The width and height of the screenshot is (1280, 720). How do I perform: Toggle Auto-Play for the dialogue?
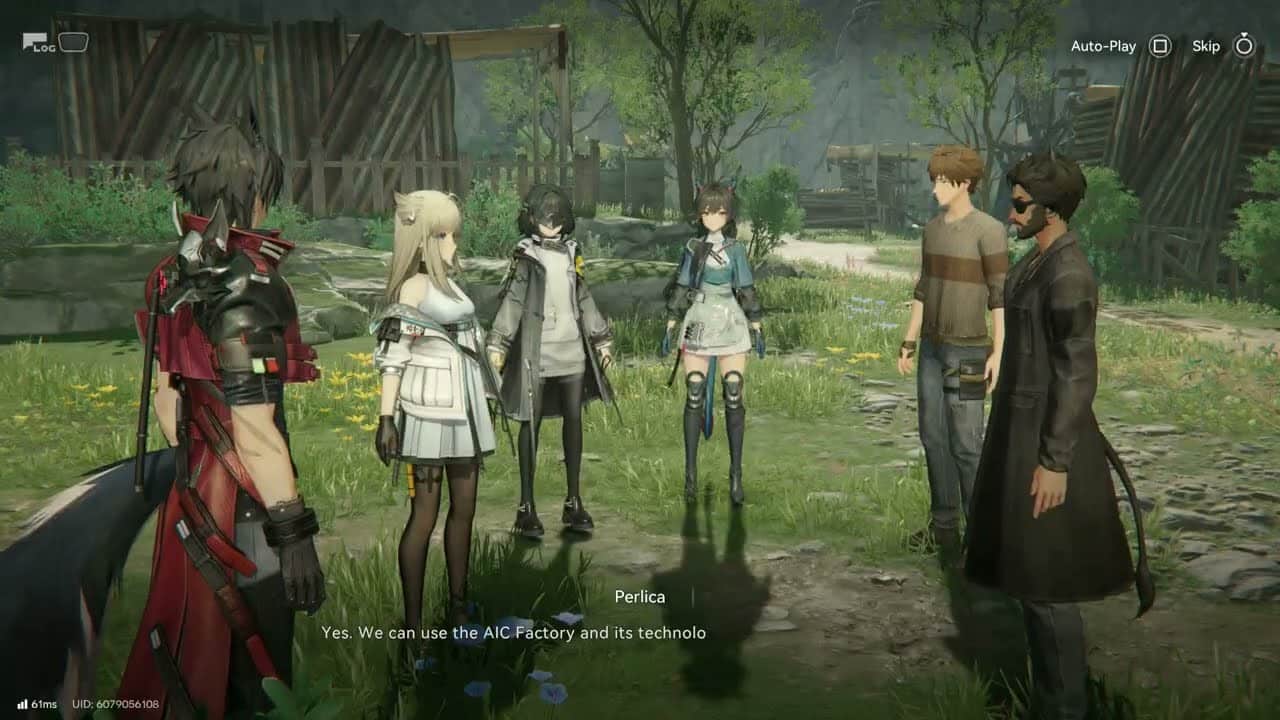click(x=1159, y=46)
